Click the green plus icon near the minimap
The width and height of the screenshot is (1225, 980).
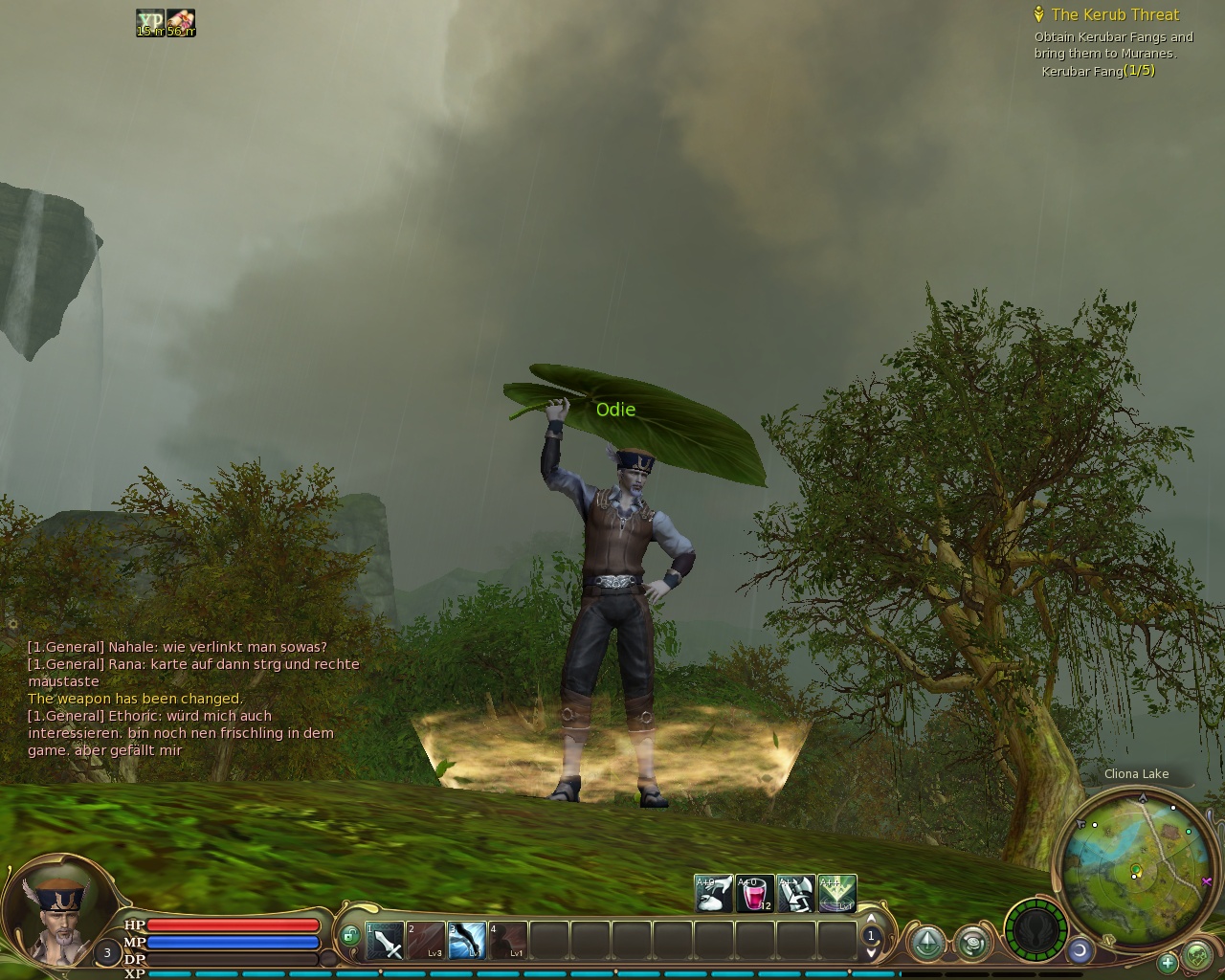1168,963
